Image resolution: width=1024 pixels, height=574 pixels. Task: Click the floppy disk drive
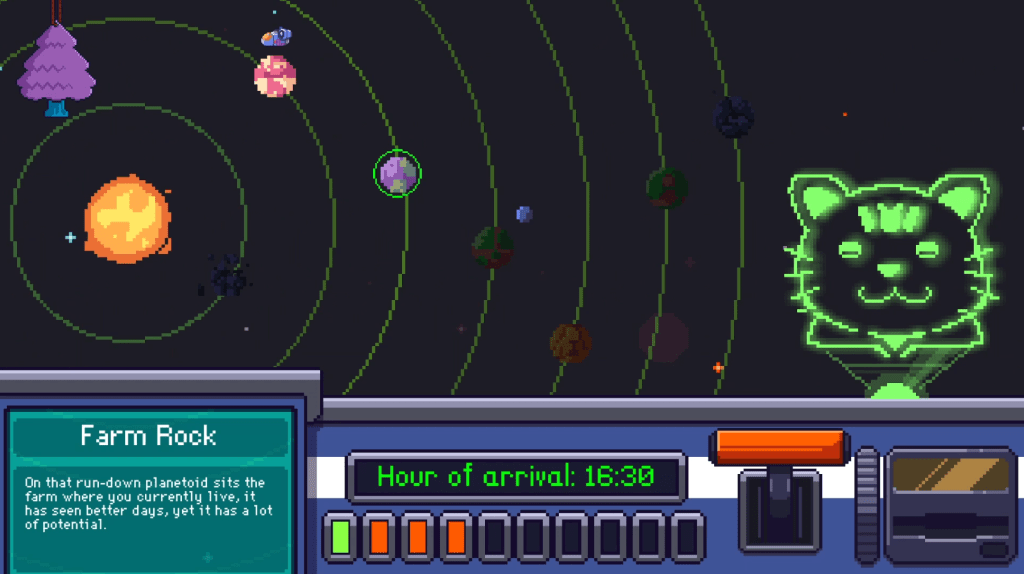tap(950, 505)
